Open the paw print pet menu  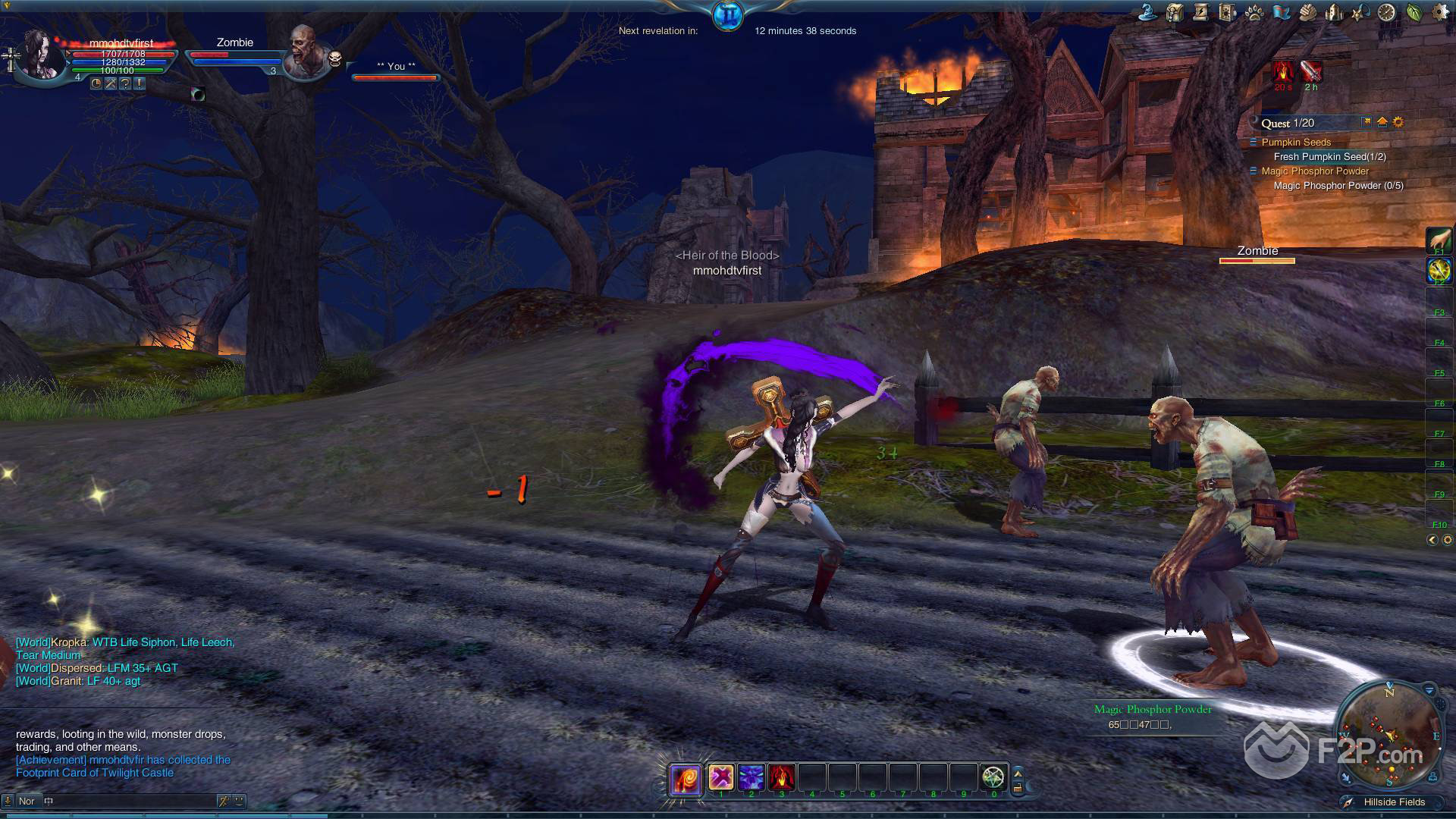[x=1254, y=12]
